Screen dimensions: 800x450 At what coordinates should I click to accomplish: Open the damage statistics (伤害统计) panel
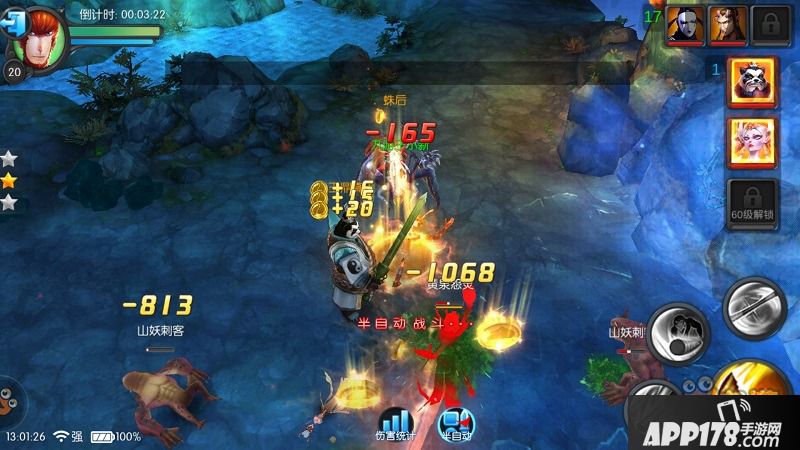pyautogui.click(x=395, y=421)
